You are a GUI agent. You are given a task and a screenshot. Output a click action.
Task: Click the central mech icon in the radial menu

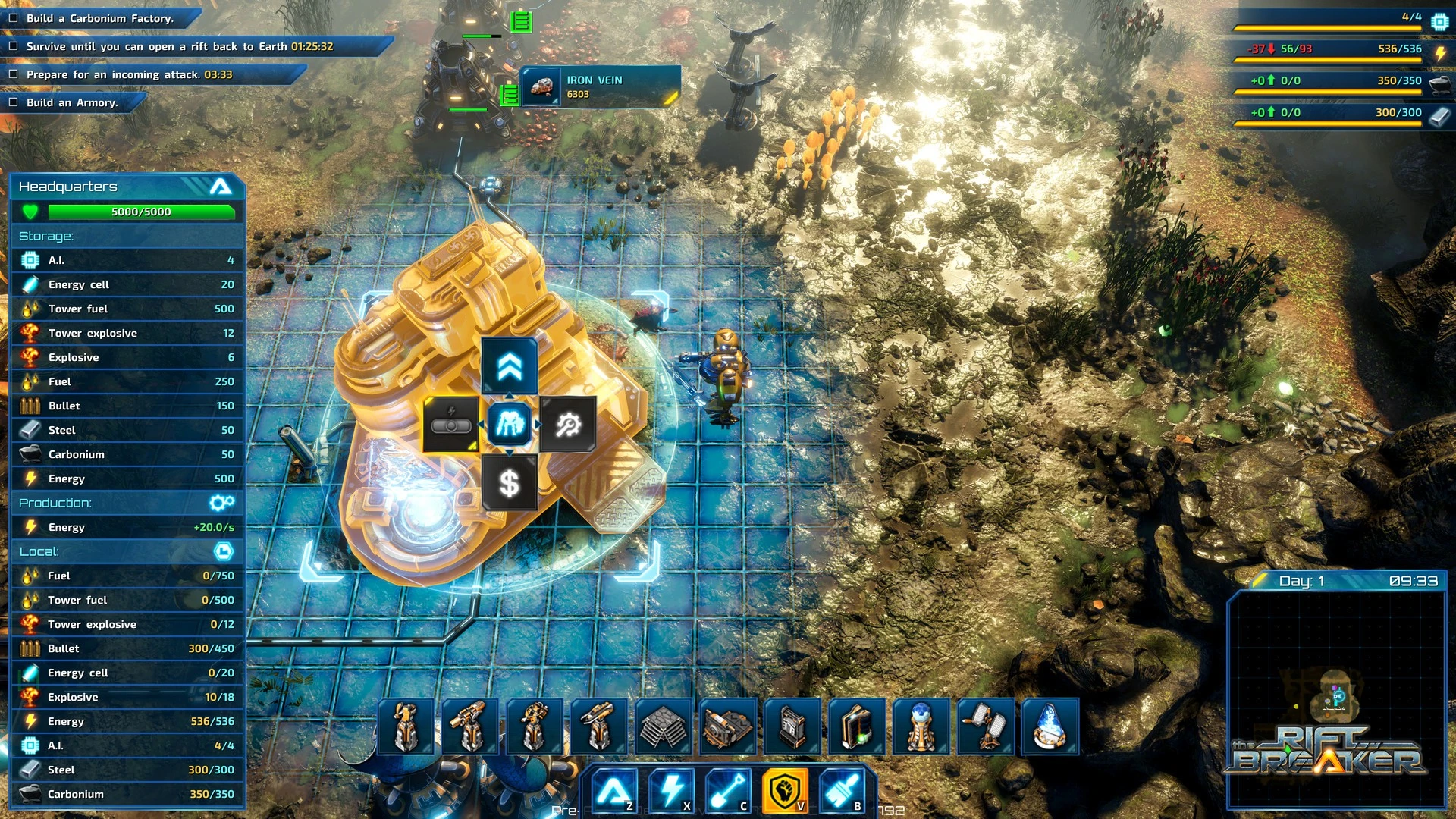pos(510,425)
